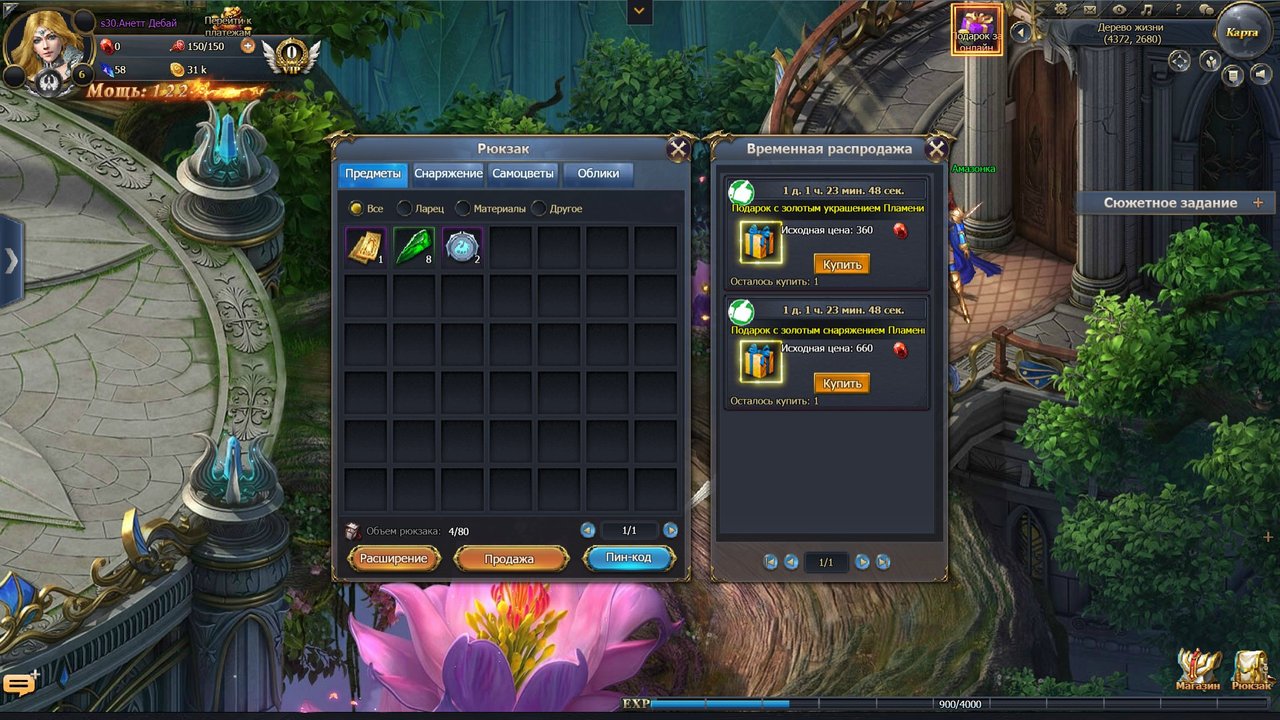Close the Временная распродажа sale window
Viewport: 1280px width, 720px height.
coord(936,150)
